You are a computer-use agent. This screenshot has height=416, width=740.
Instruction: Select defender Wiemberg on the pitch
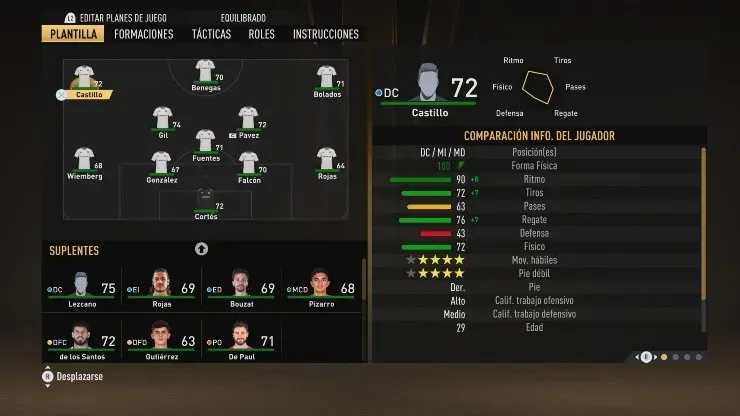(83, 162)
